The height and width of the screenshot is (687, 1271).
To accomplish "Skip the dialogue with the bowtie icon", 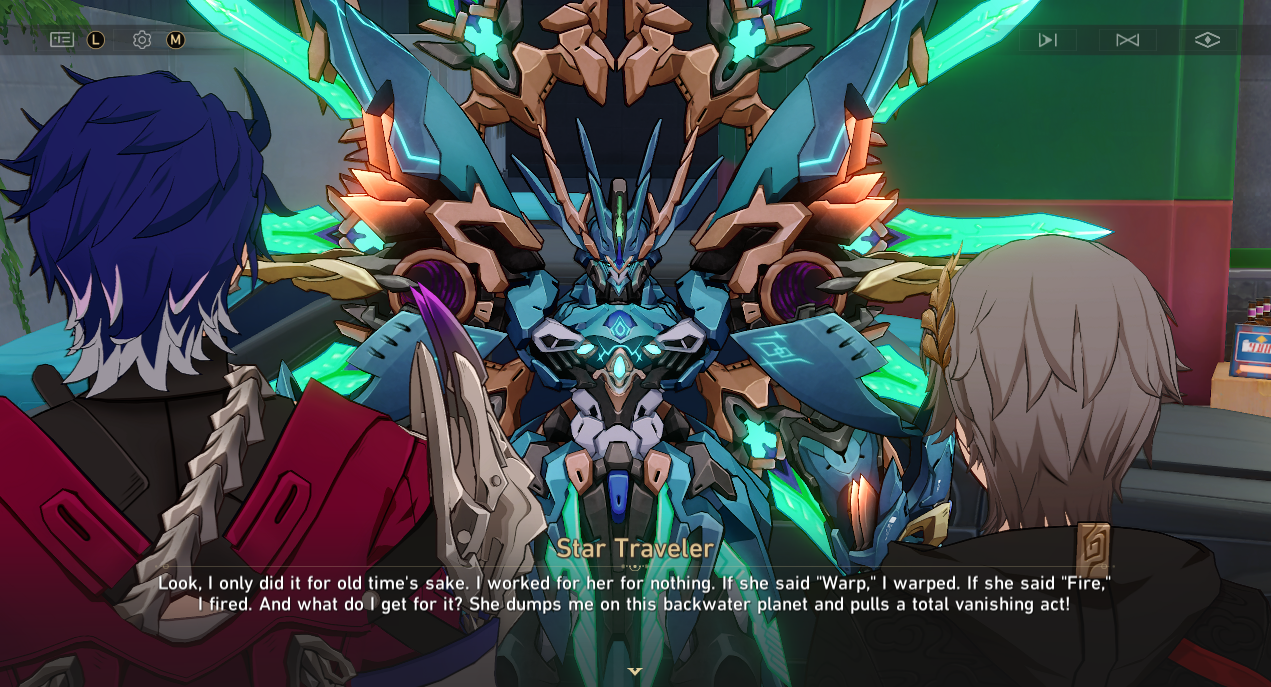I will point(1127,40).
